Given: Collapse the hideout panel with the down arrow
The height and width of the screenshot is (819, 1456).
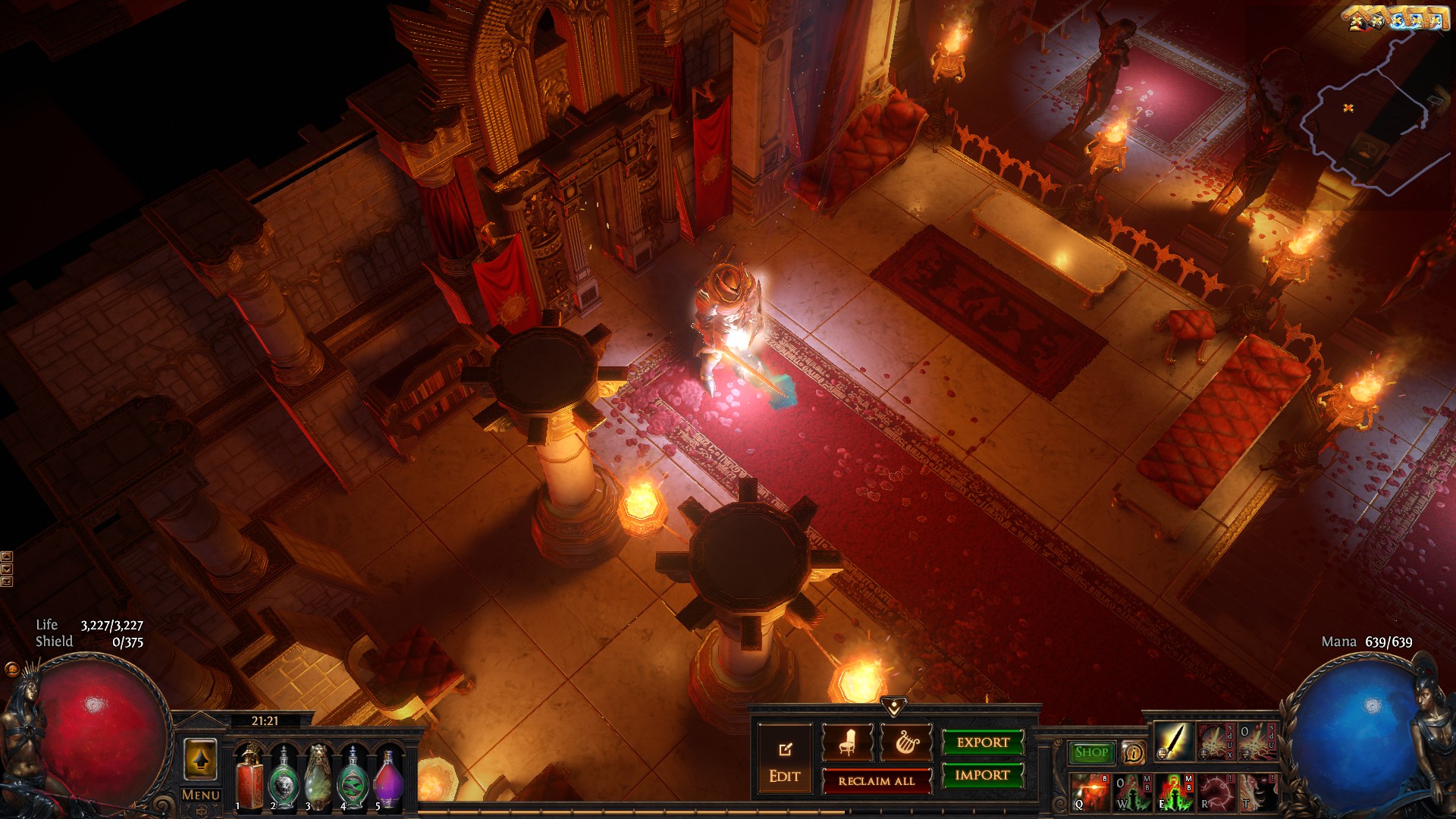Looking at the screenshot, I should point(894,707).
